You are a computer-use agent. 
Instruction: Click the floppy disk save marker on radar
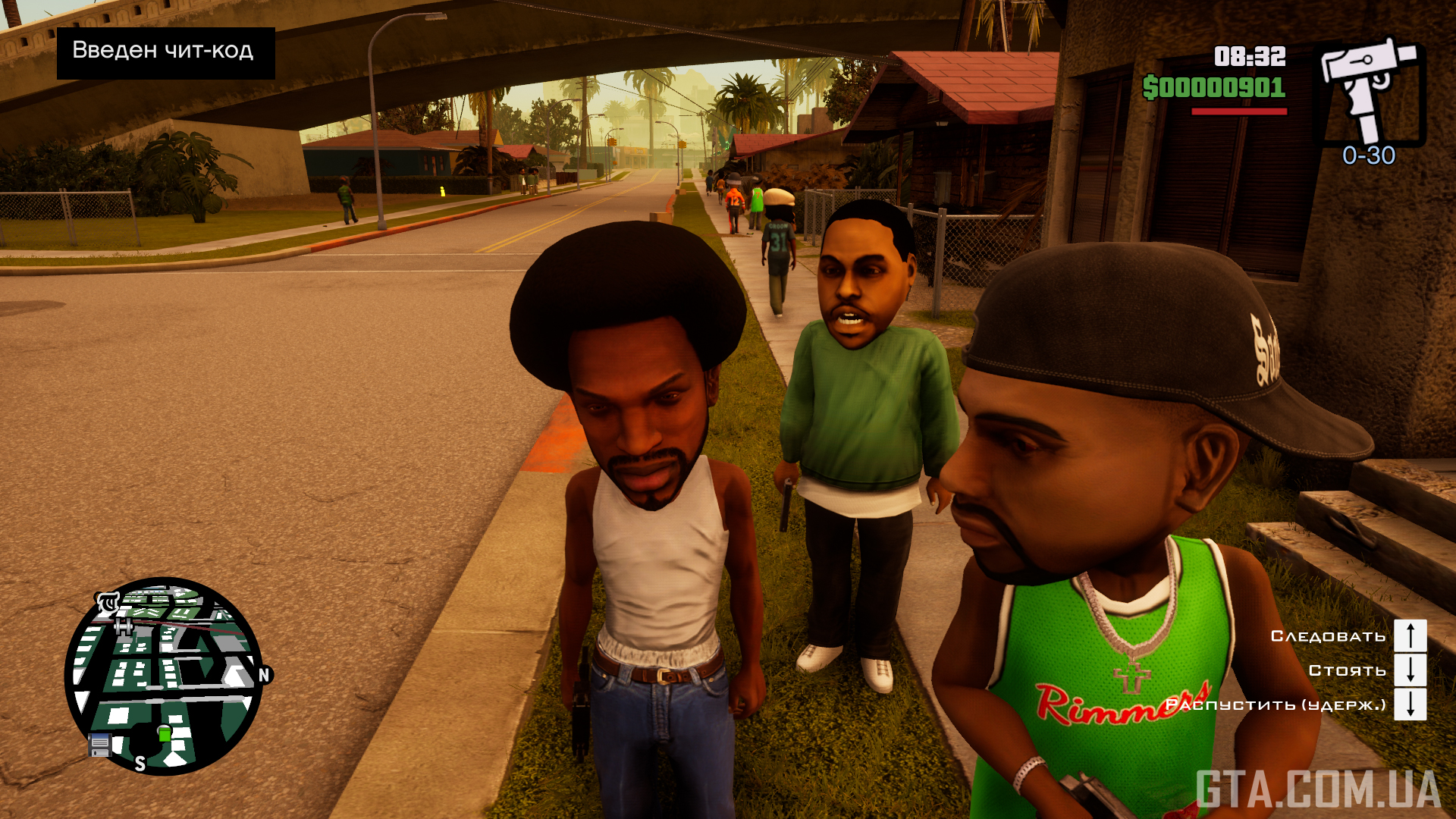pyautogui.click(x=100, y=745)
